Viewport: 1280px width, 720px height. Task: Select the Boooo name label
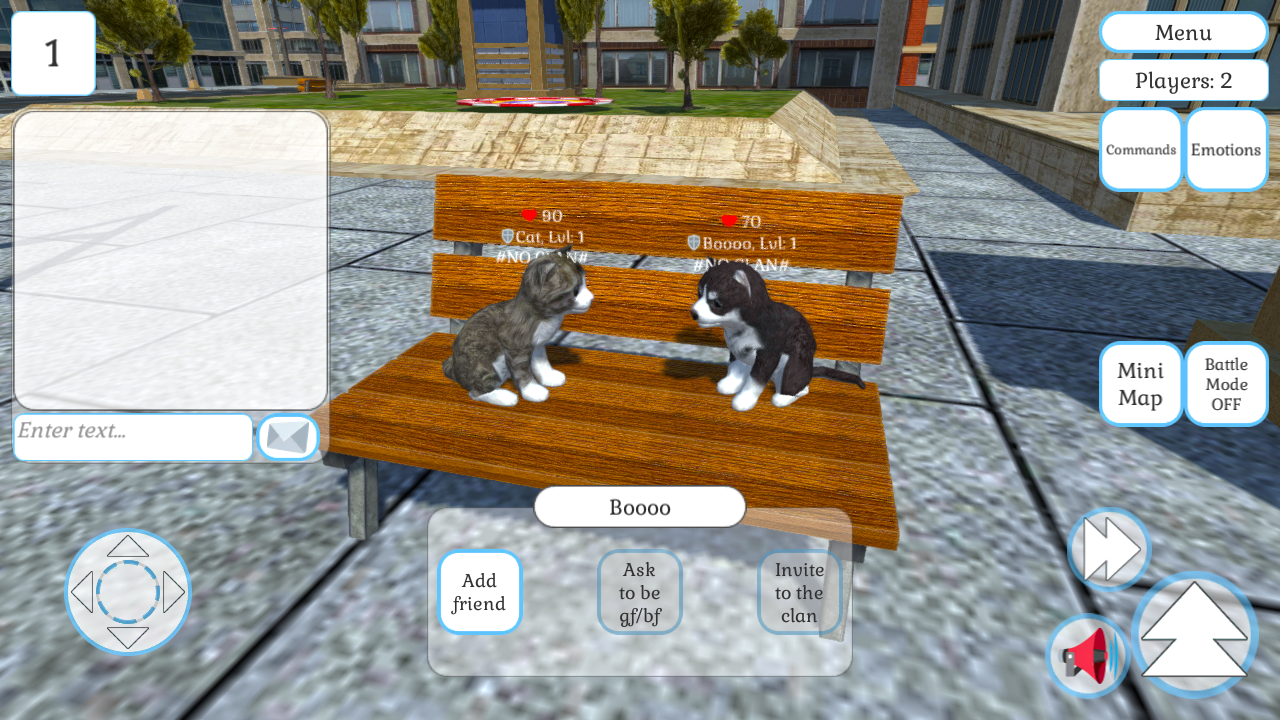639,507
